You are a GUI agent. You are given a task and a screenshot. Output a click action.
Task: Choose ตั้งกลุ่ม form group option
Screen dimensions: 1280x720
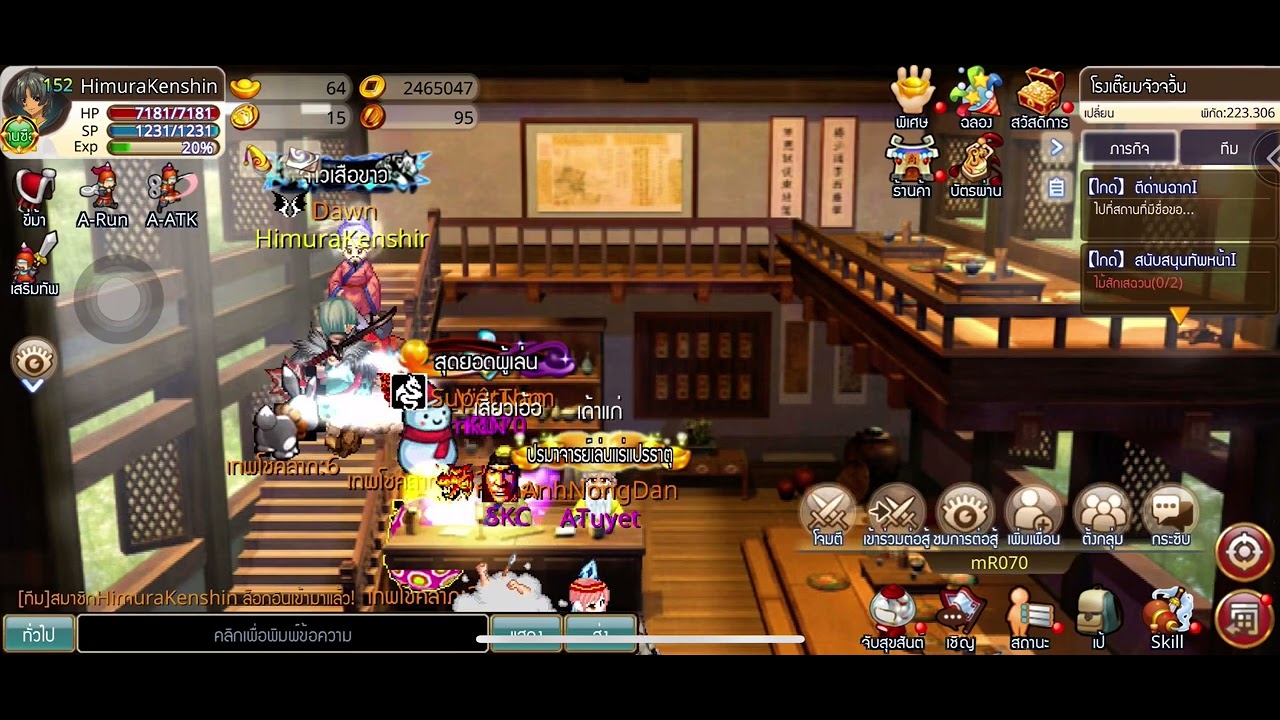(x=1102, y=513)
